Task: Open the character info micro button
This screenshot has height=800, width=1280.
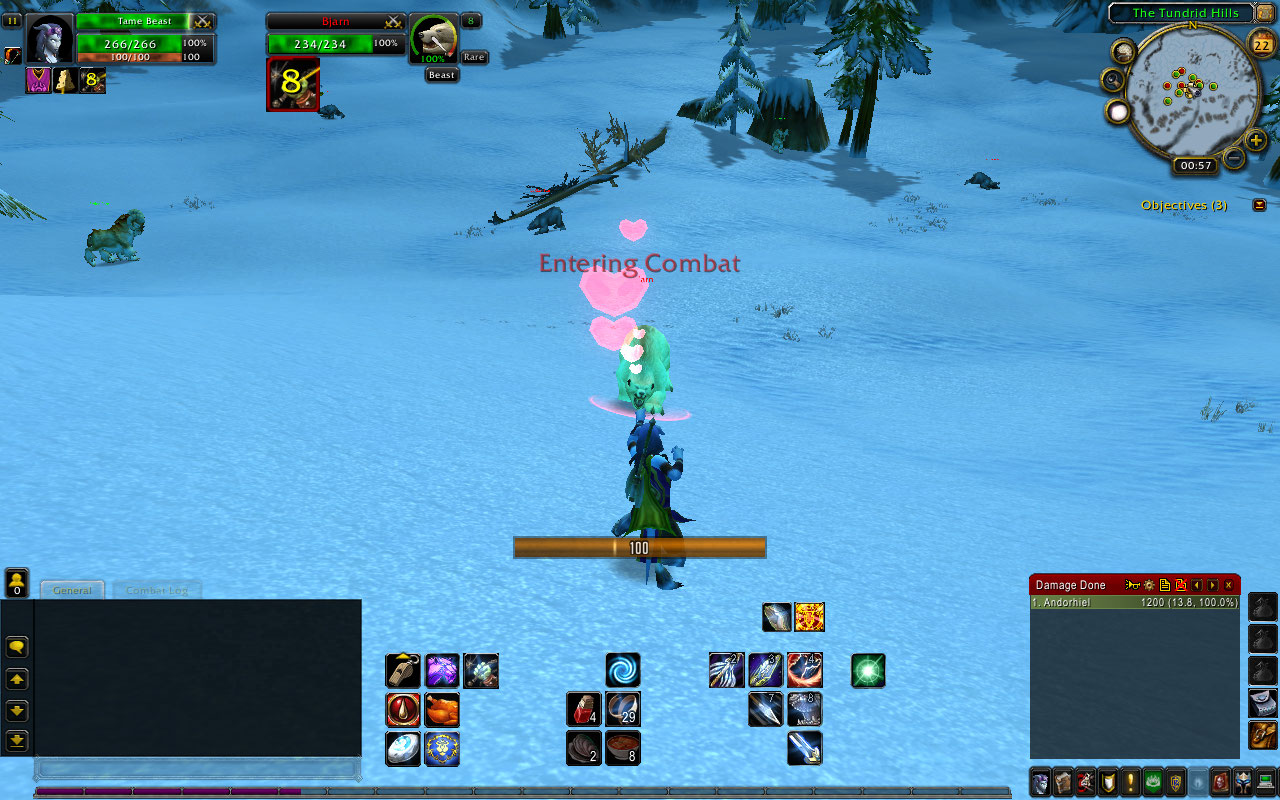Action: (1040, 782)
